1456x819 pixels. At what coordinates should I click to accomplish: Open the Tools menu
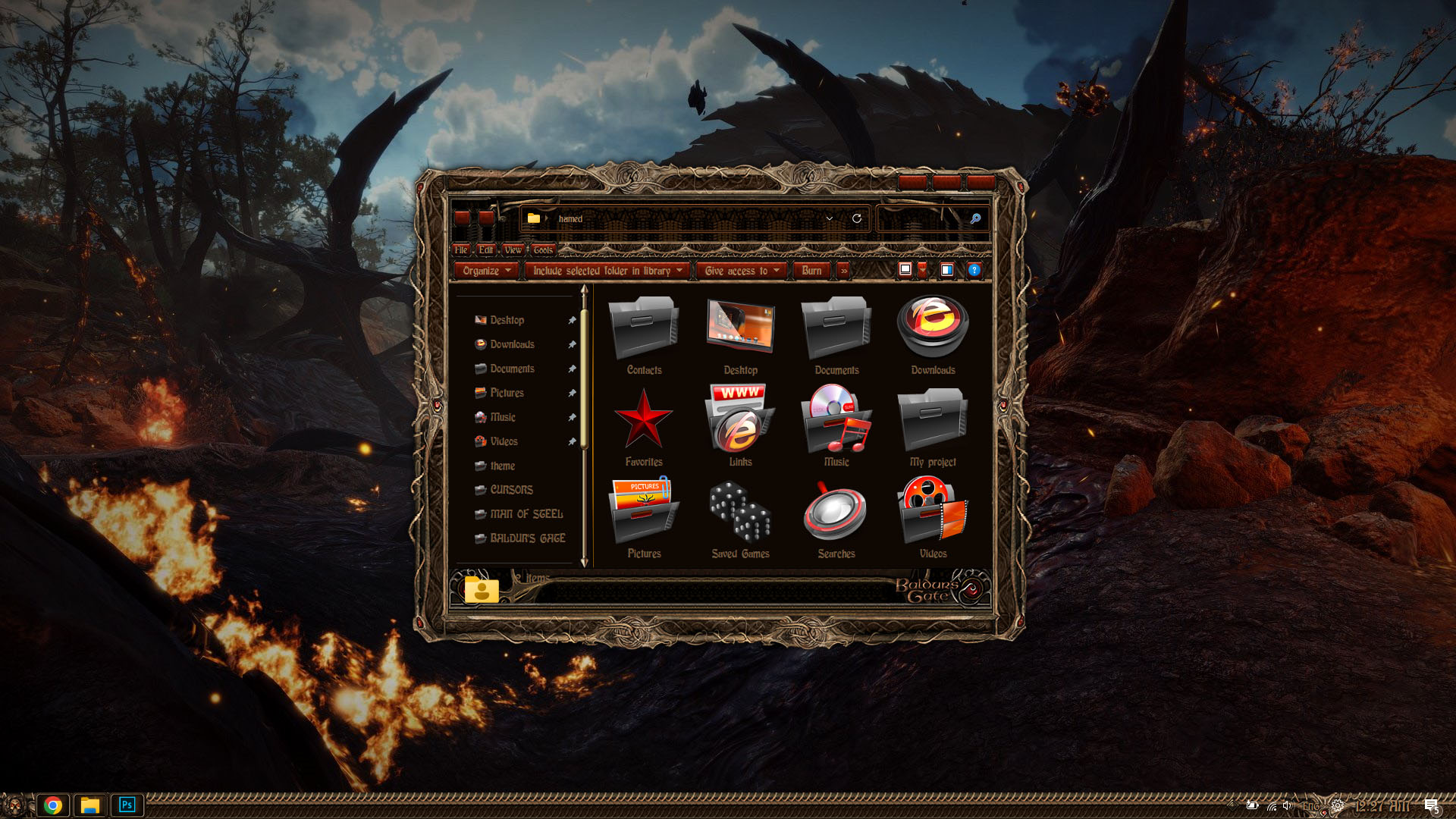click(x=543, y=249)
